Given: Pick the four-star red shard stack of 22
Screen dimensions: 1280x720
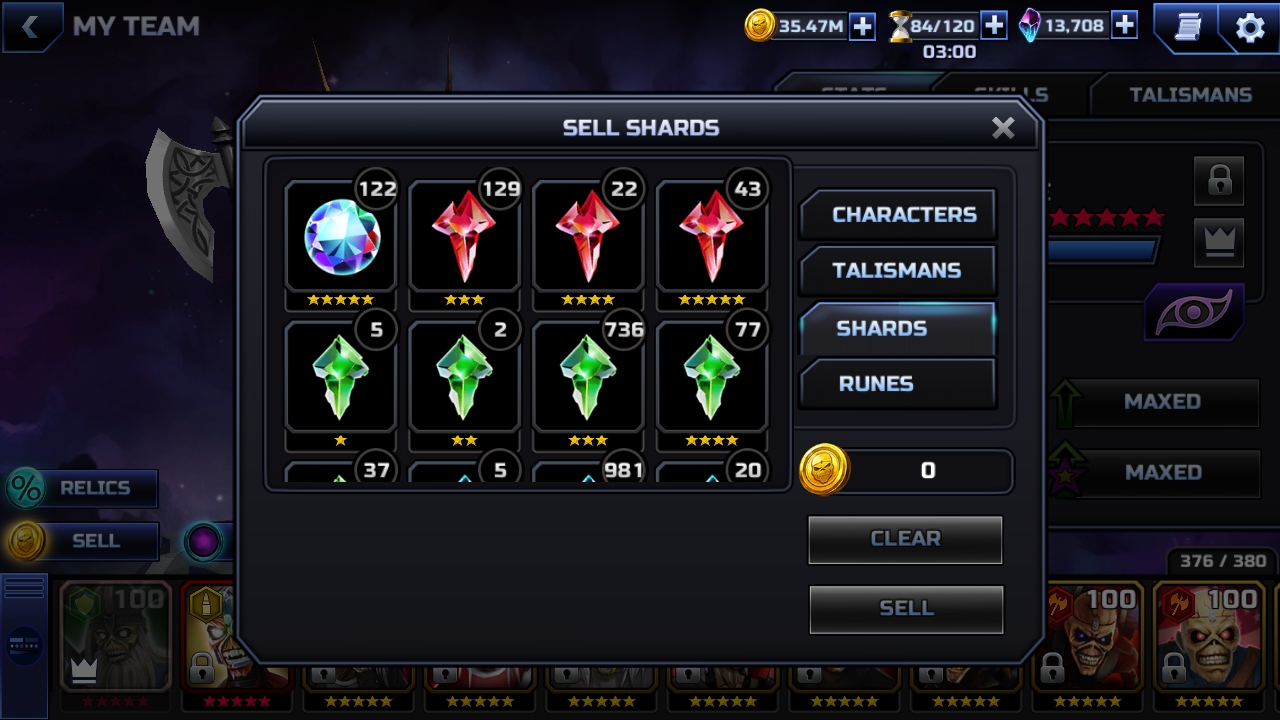Looking at the screenshot, I should click(588, 238).
